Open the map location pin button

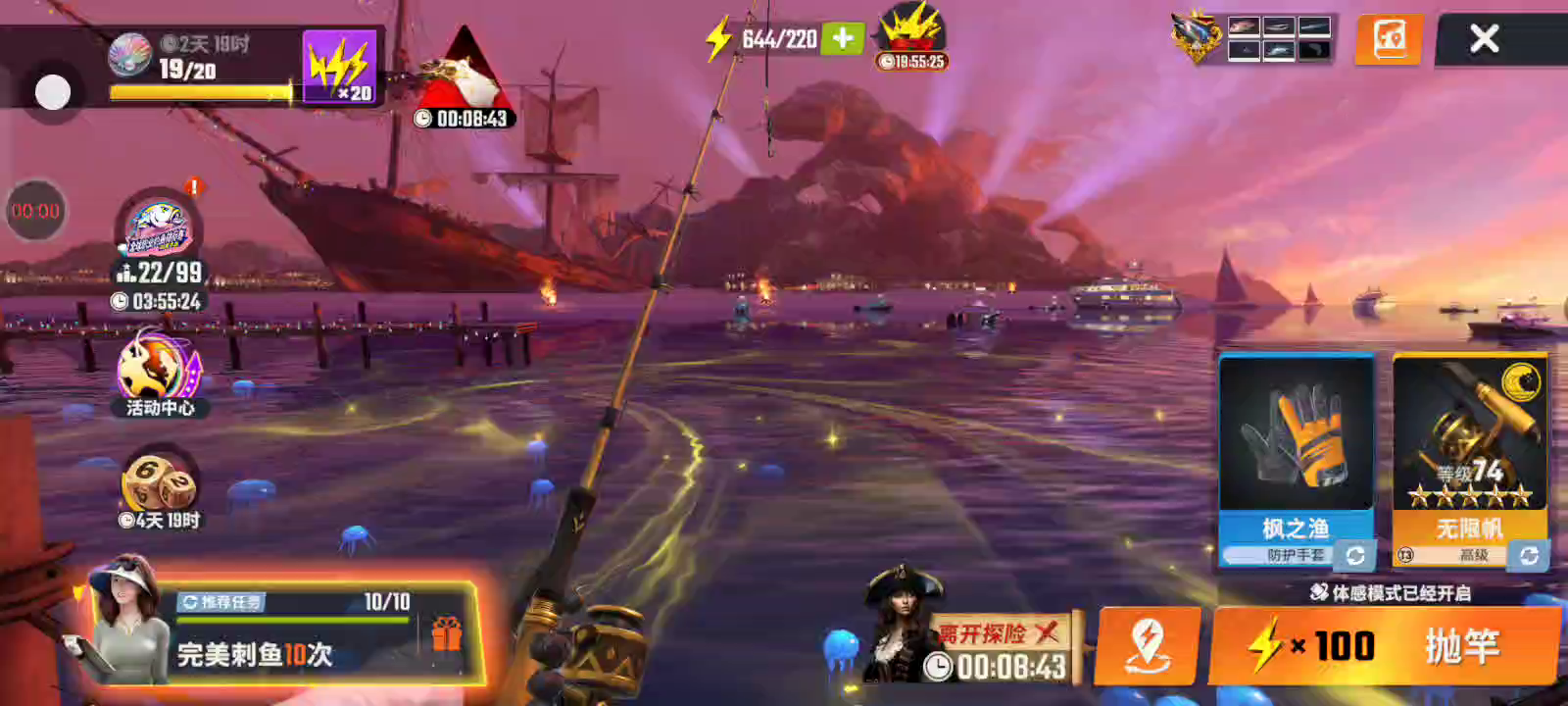(x=1147, y=644)
